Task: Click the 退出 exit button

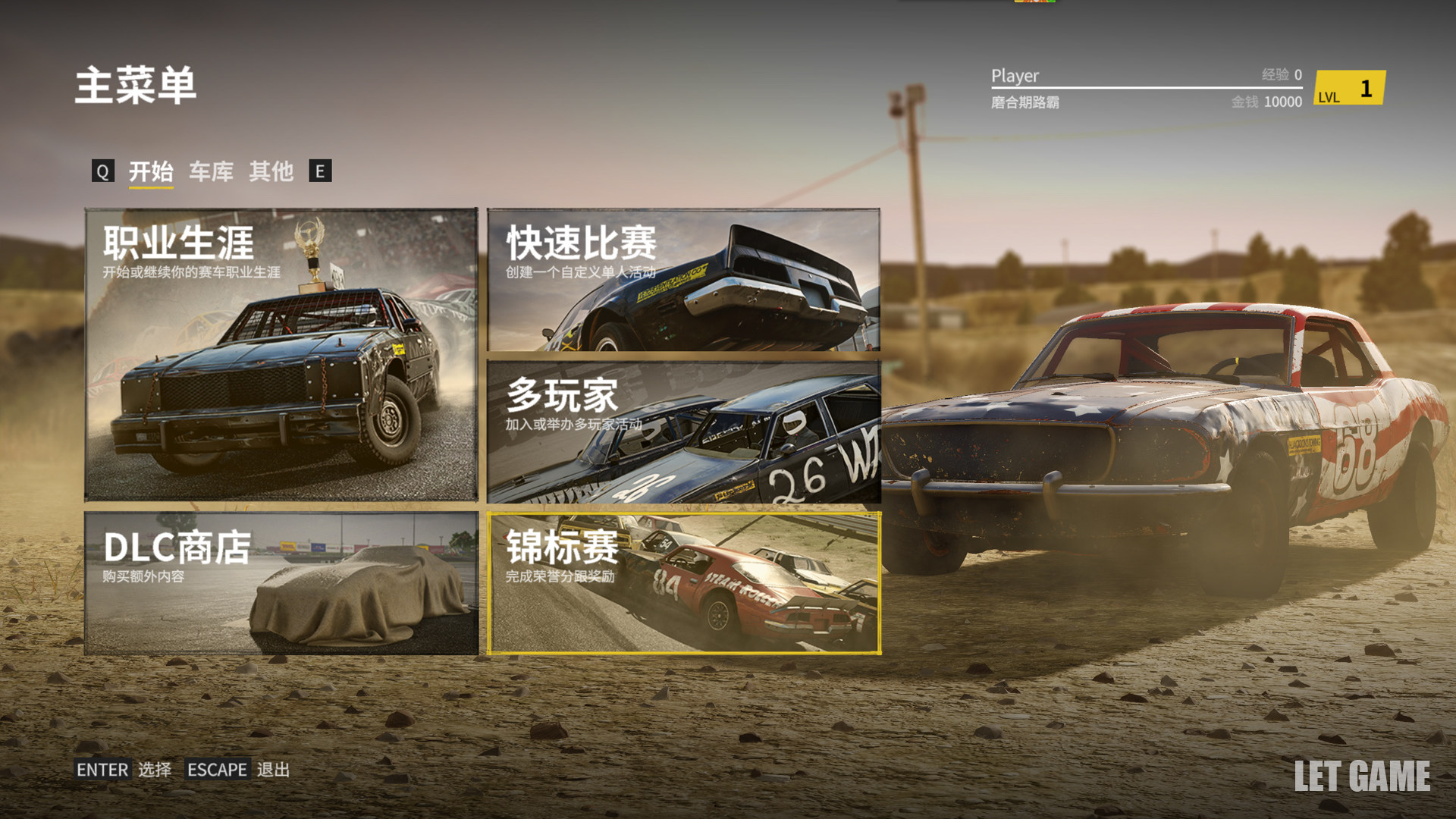Action: [x=238, y=770]
